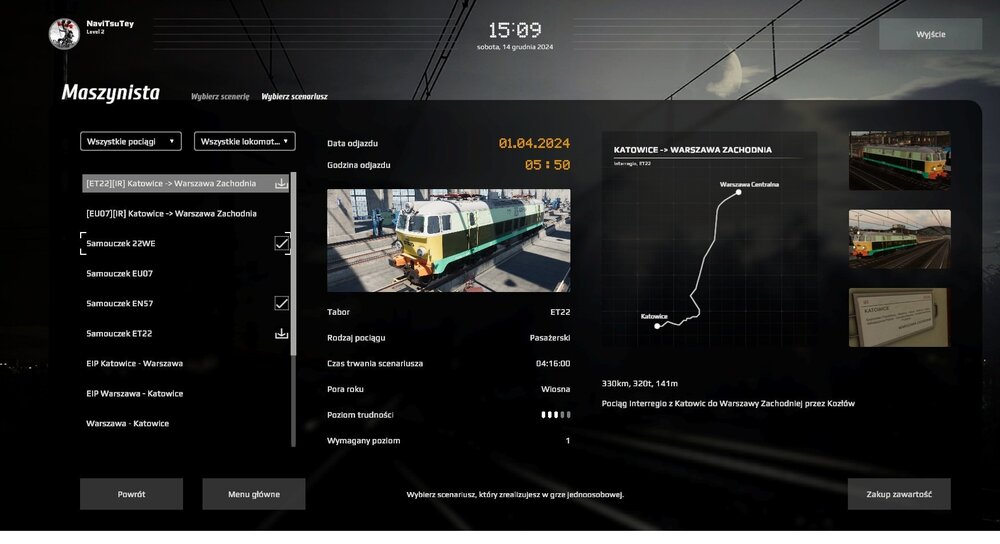Image resolution: width=1000 pixels, height=544 pixels.
Task: Select the [ET22][IR] Katowice -> Warszawa Zachodnia scenario
Action: [x=172, y=183]
